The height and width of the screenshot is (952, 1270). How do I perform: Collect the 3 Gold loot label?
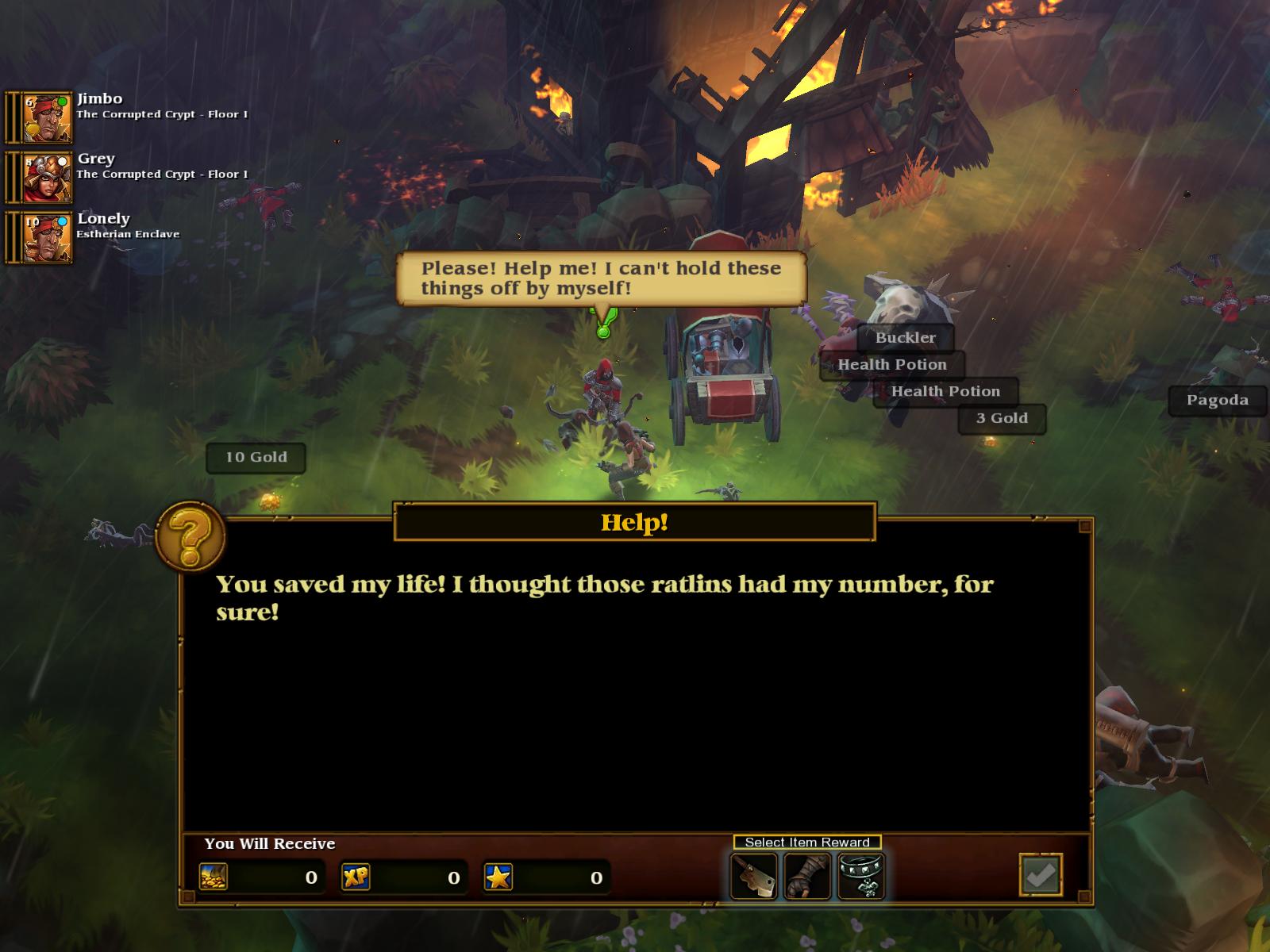click(x=1002, y=419)
